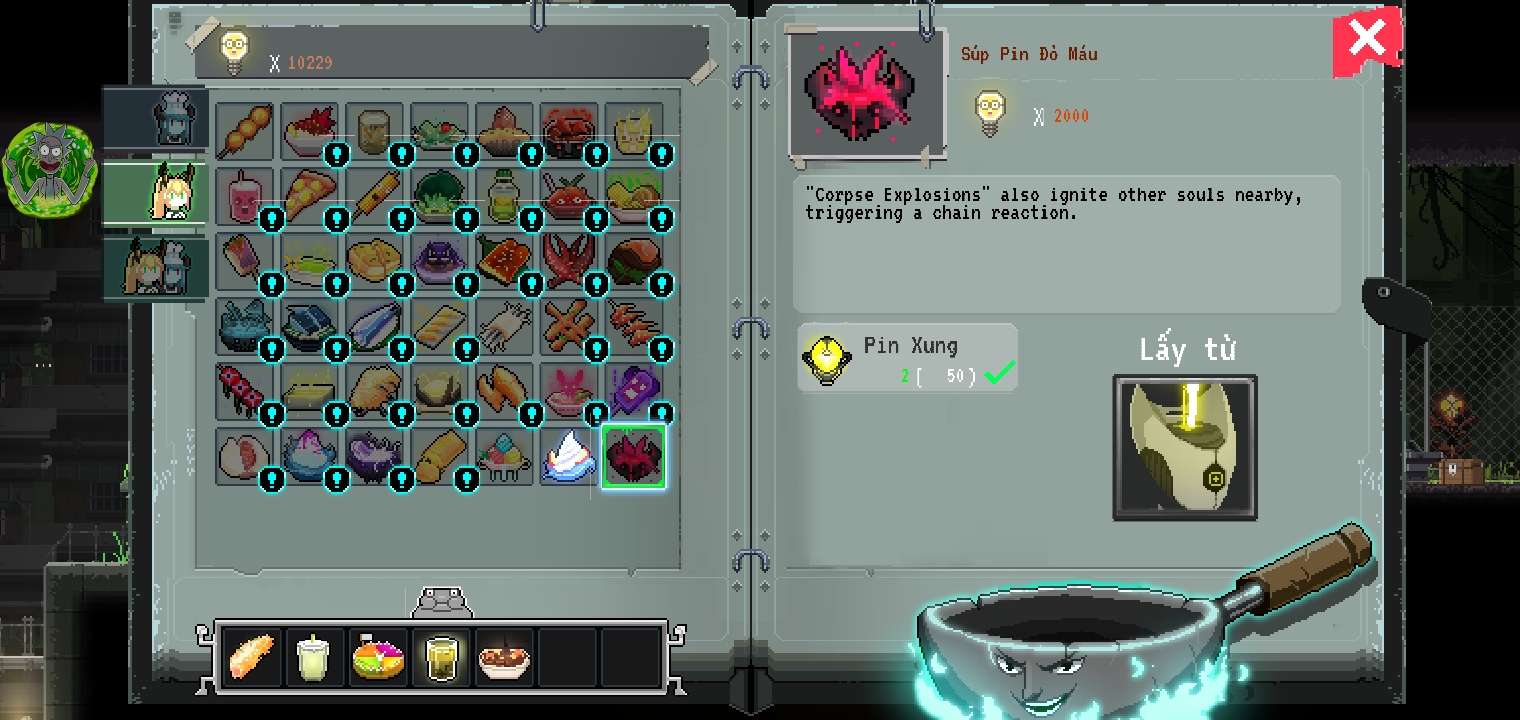The width and height of the screenshot is (1520, 720).
Task: Click the robot head source under Lấy từ
Action: (1185, 448)
